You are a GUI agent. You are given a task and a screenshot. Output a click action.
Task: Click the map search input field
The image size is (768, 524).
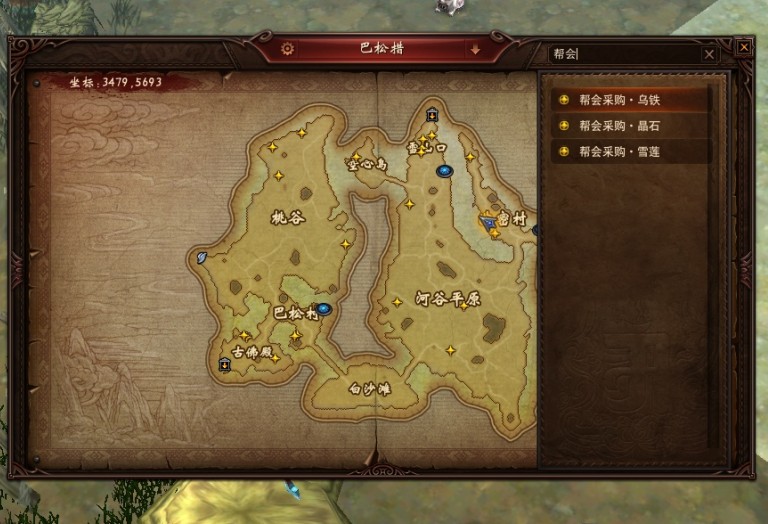(x=624, y=54)
